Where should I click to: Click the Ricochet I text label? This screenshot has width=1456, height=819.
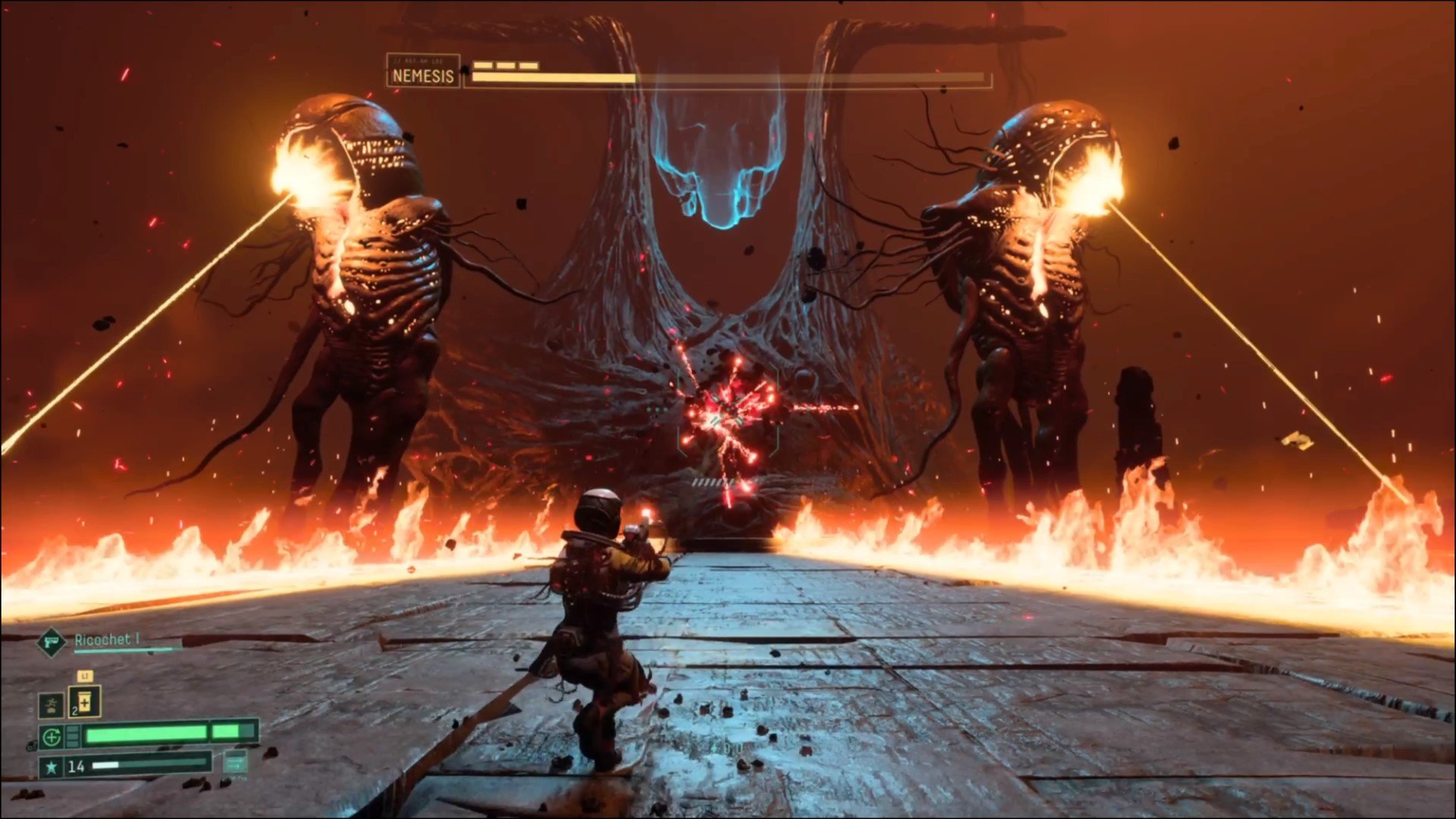[107, 640]
